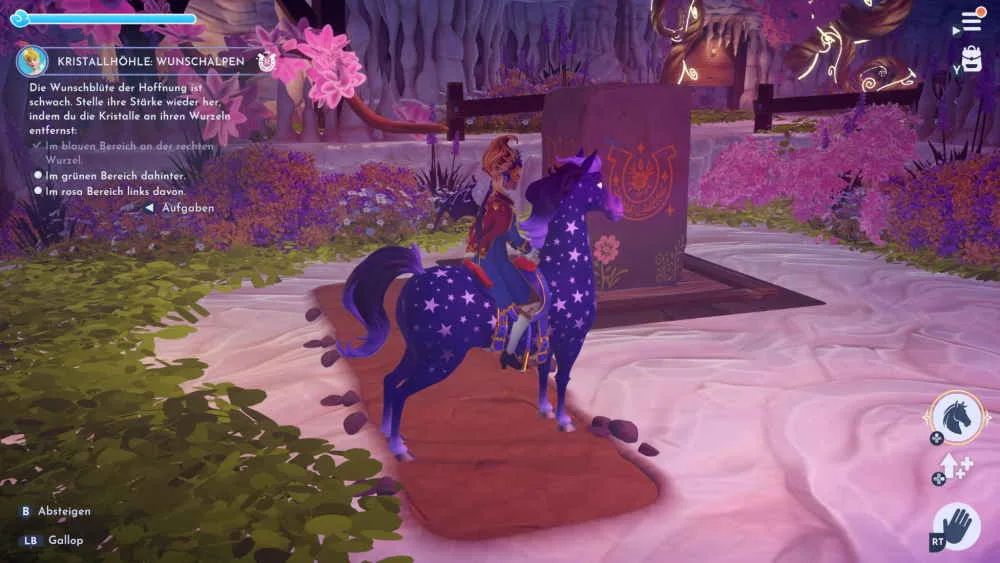
Task: Click the Kristallhöhle: Wunschalpen quest title
Action: point(152,61)
